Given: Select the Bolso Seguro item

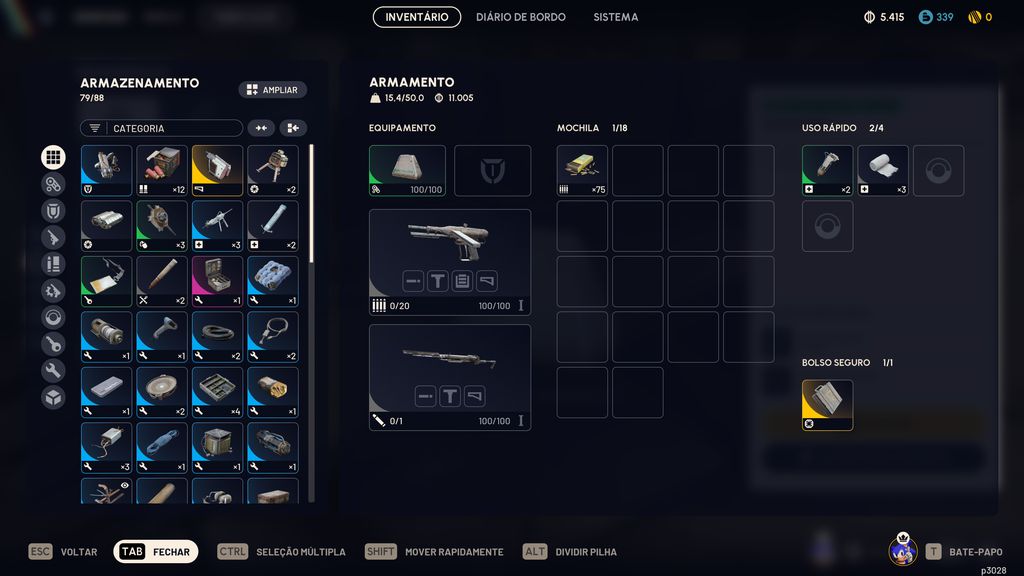Looking at the screenshot, I should [827, 404].
